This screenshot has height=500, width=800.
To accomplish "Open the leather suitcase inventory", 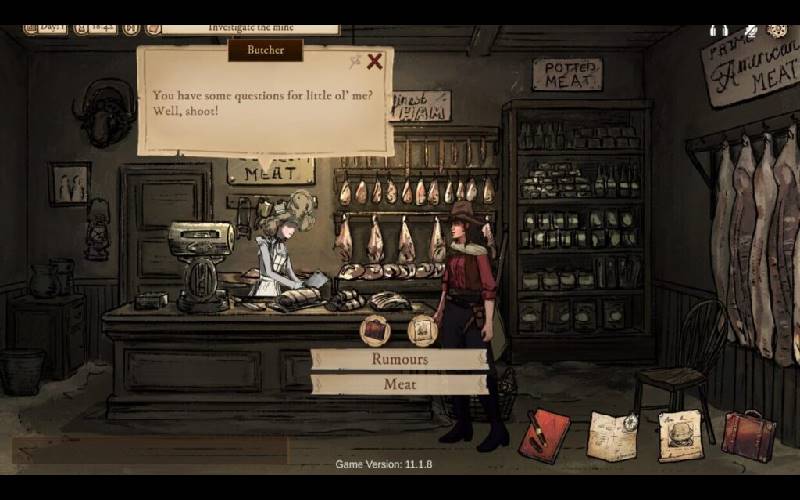I will [748, 436].
